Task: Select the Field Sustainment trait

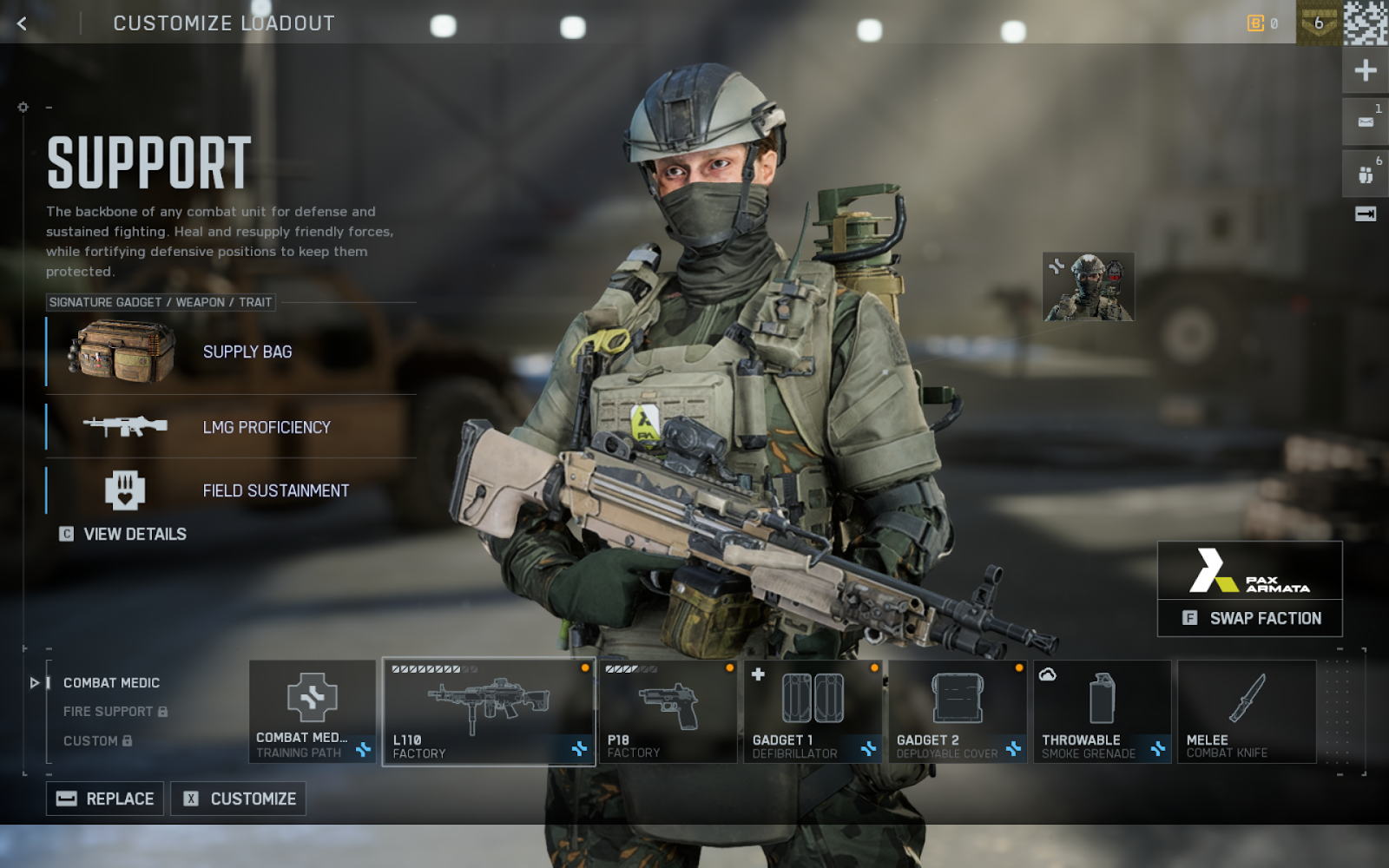Action: pyautogui.click(x=231, y=490)
